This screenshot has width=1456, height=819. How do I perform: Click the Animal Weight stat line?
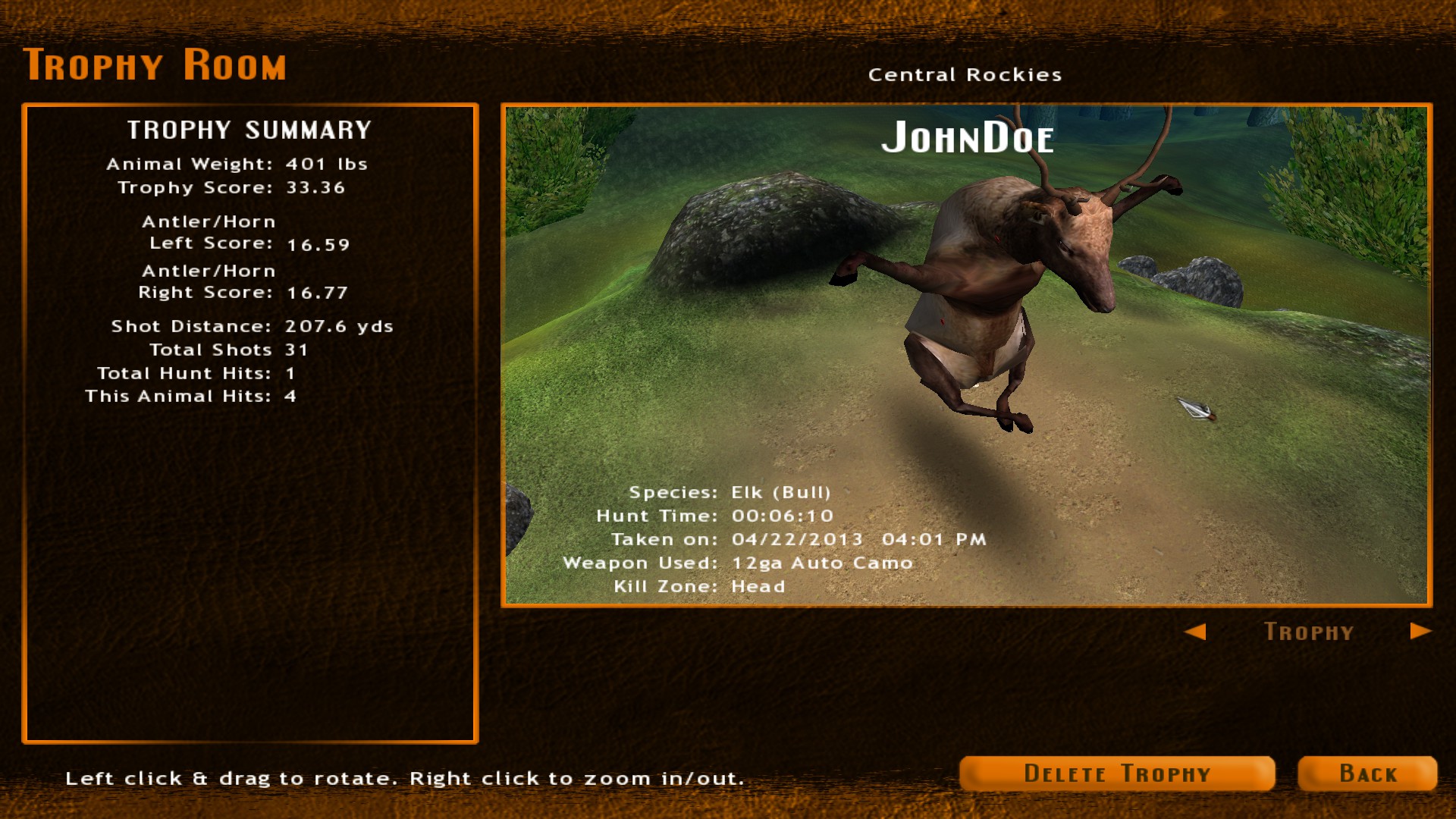(237, 163)
